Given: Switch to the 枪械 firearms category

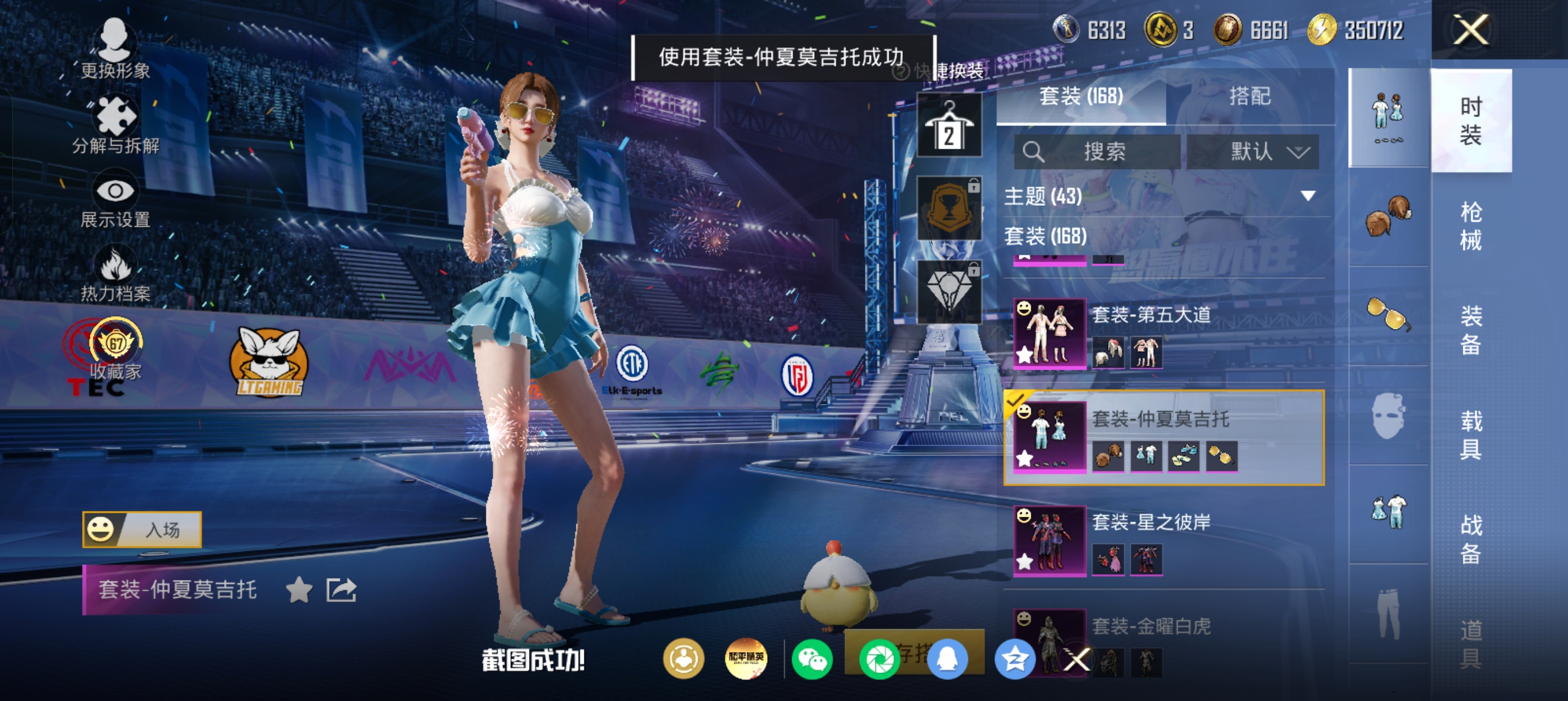Looking at the screenshot, I should (1471, 225).
